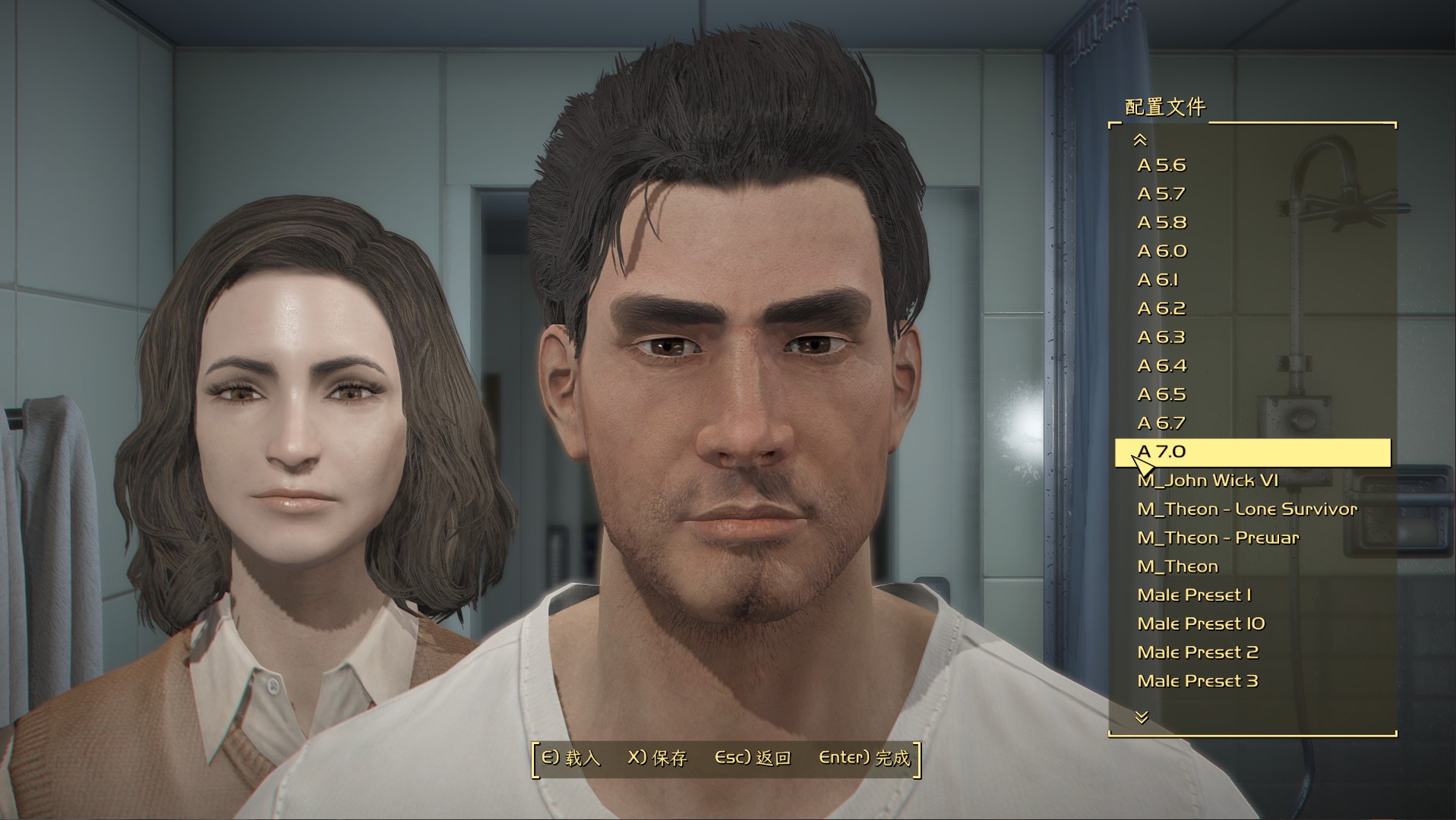
Task: Select the M_John Wick VI preset
Action: tap(1208, 481)
